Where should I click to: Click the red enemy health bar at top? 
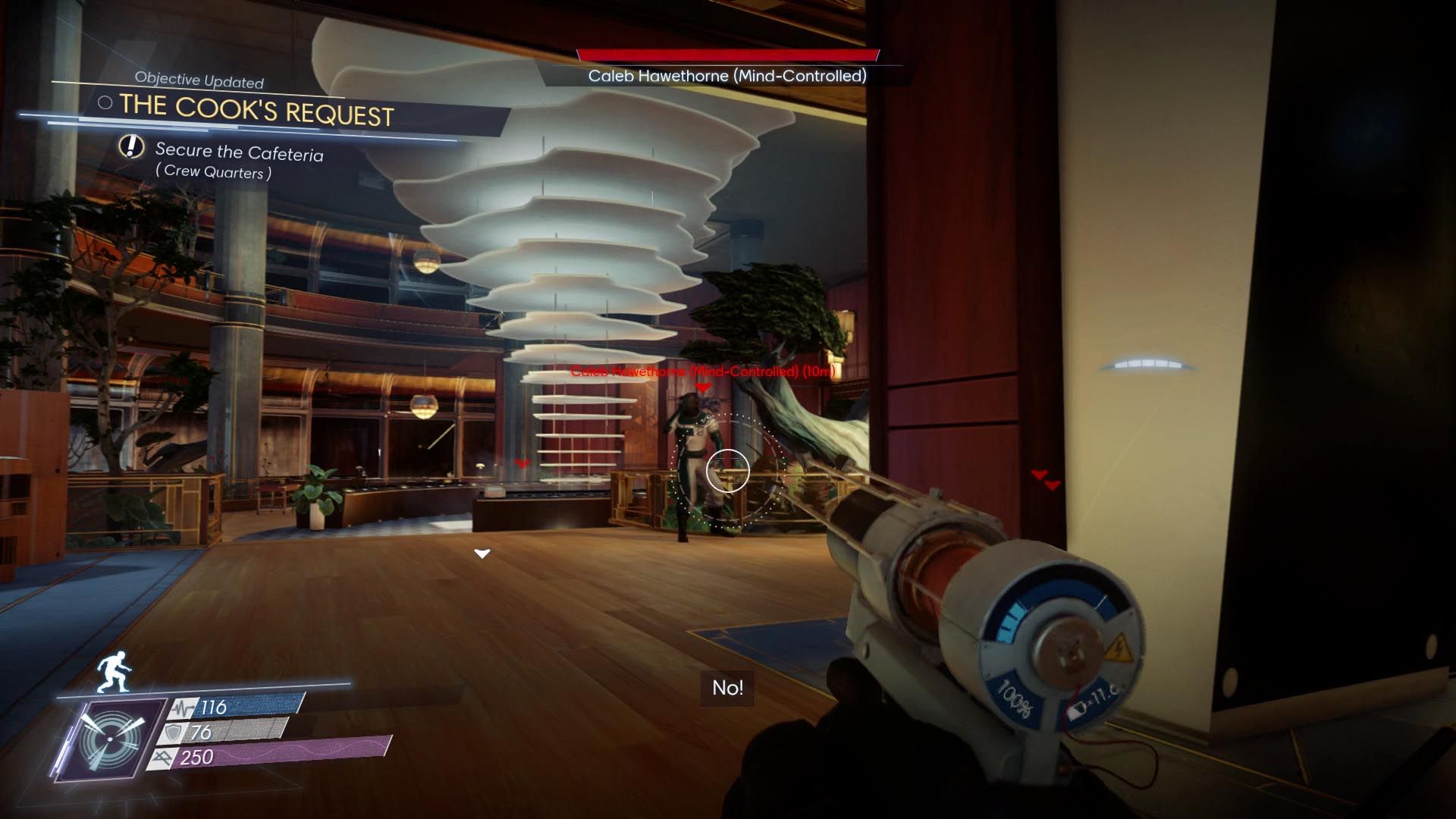pos(726,53)
